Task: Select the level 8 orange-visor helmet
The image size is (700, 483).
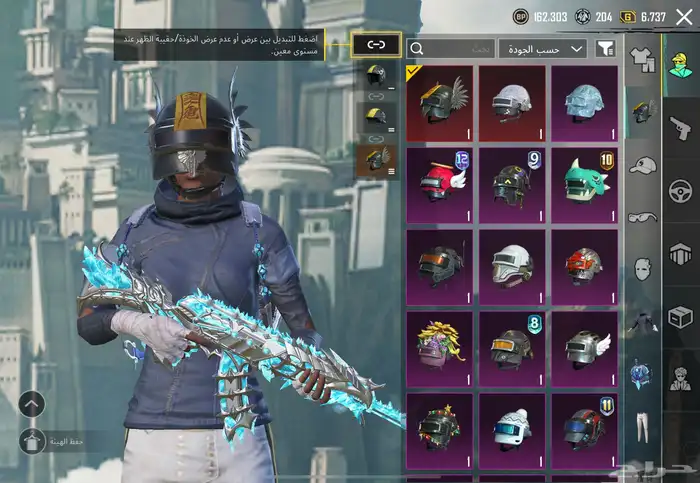Action: click(x=511, y=348)
